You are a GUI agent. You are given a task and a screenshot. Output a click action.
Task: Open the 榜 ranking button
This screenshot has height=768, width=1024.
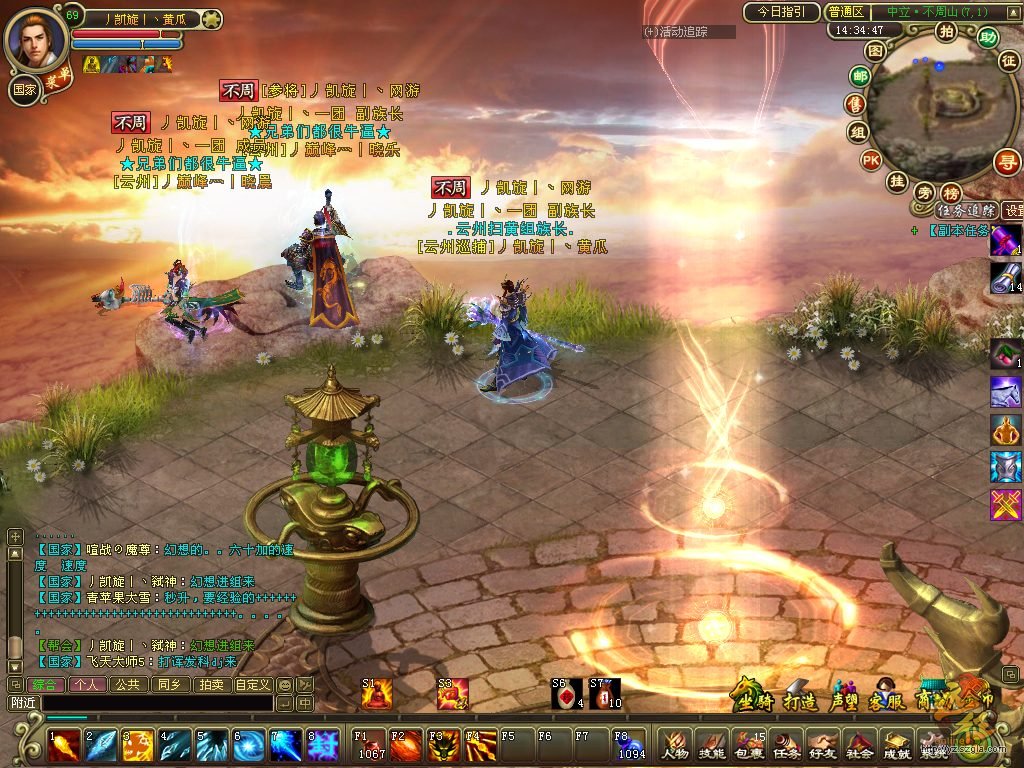[x=951, y=192]
